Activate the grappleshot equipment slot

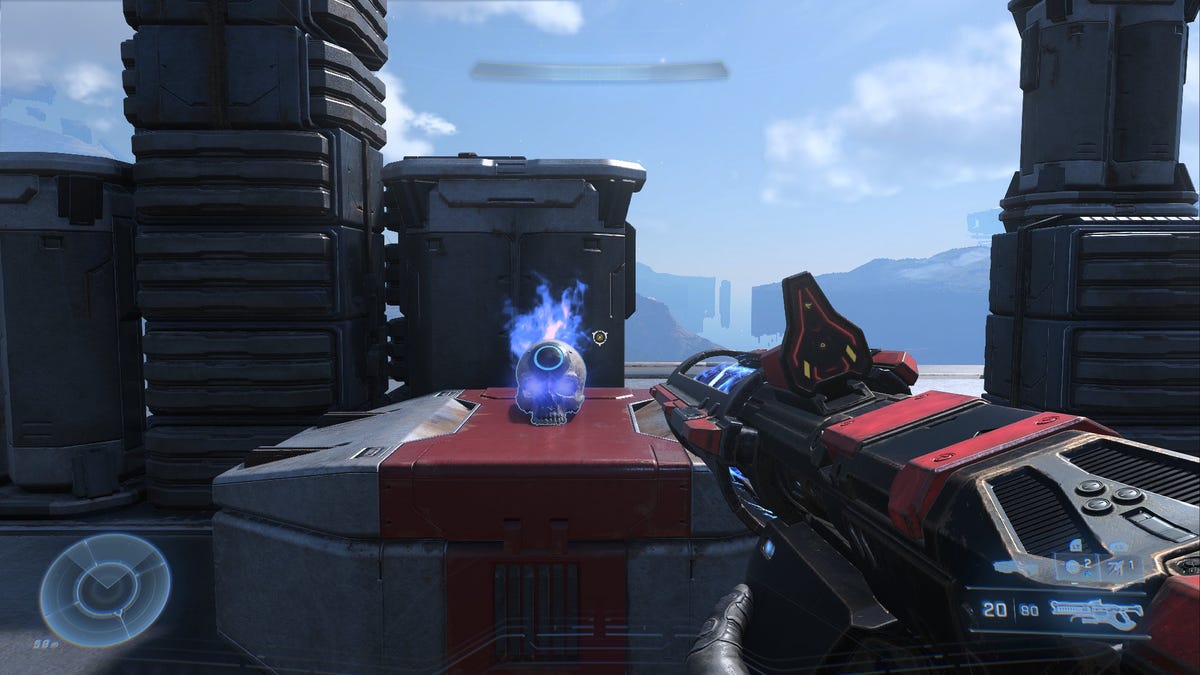[x=1114, y=566]
